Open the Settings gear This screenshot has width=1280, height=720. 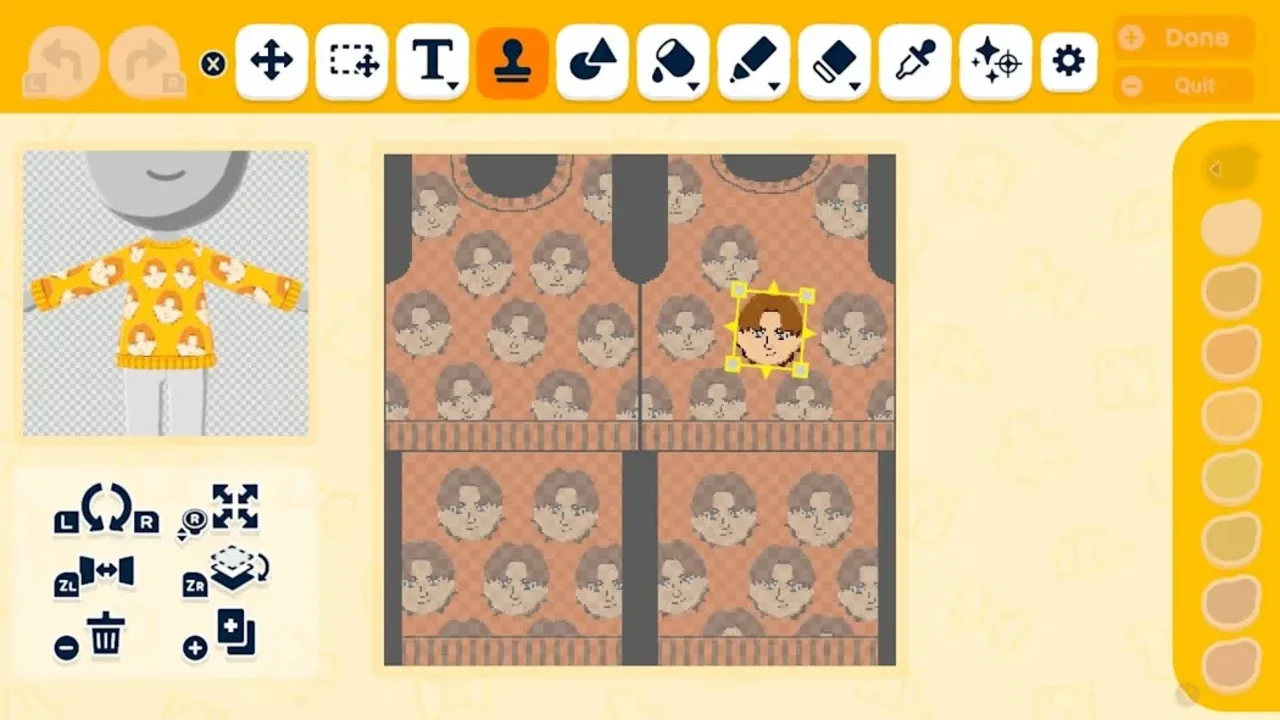pyautogui.click(x=1068, y=60)
